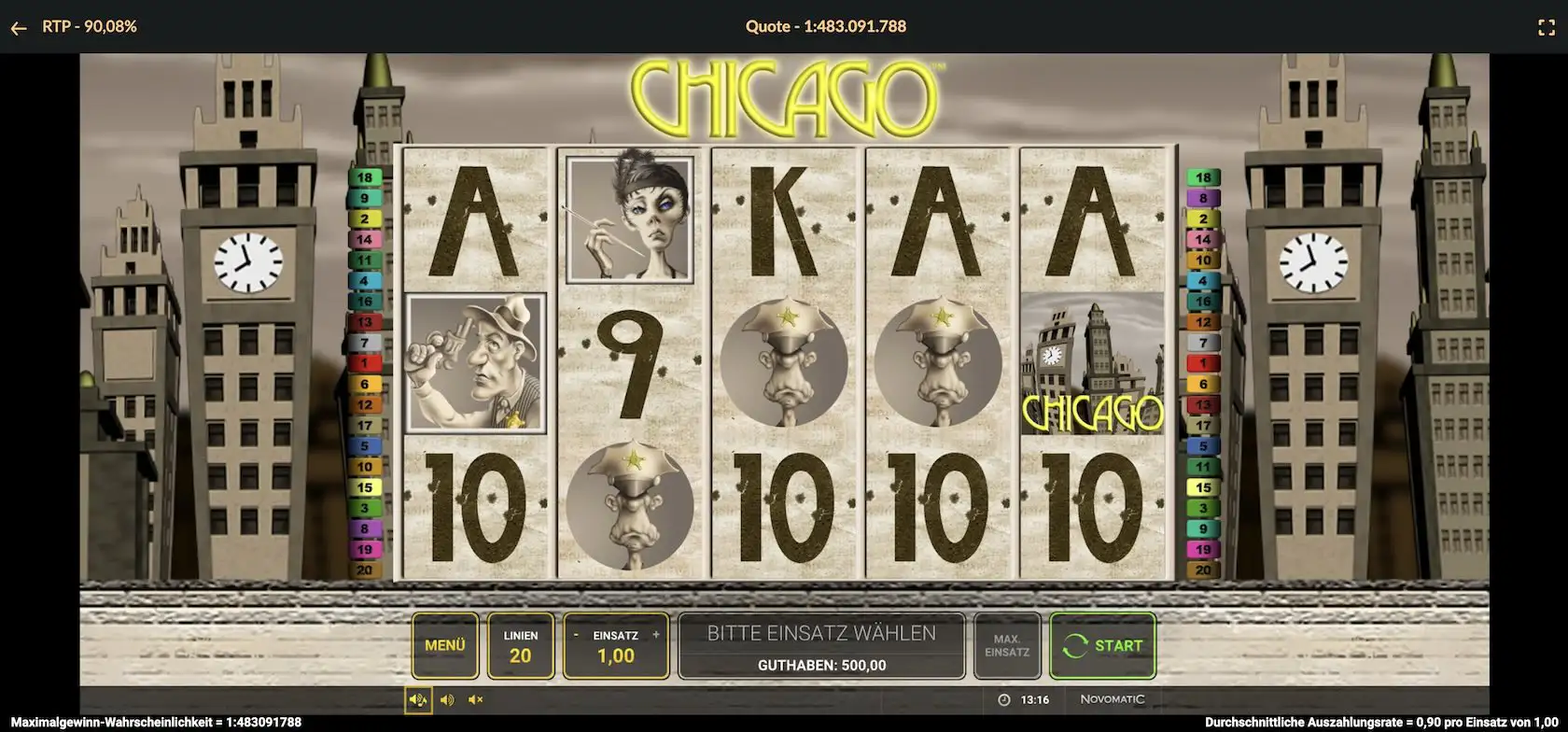Select payline 20 marker on the right side

[1203, 570]
